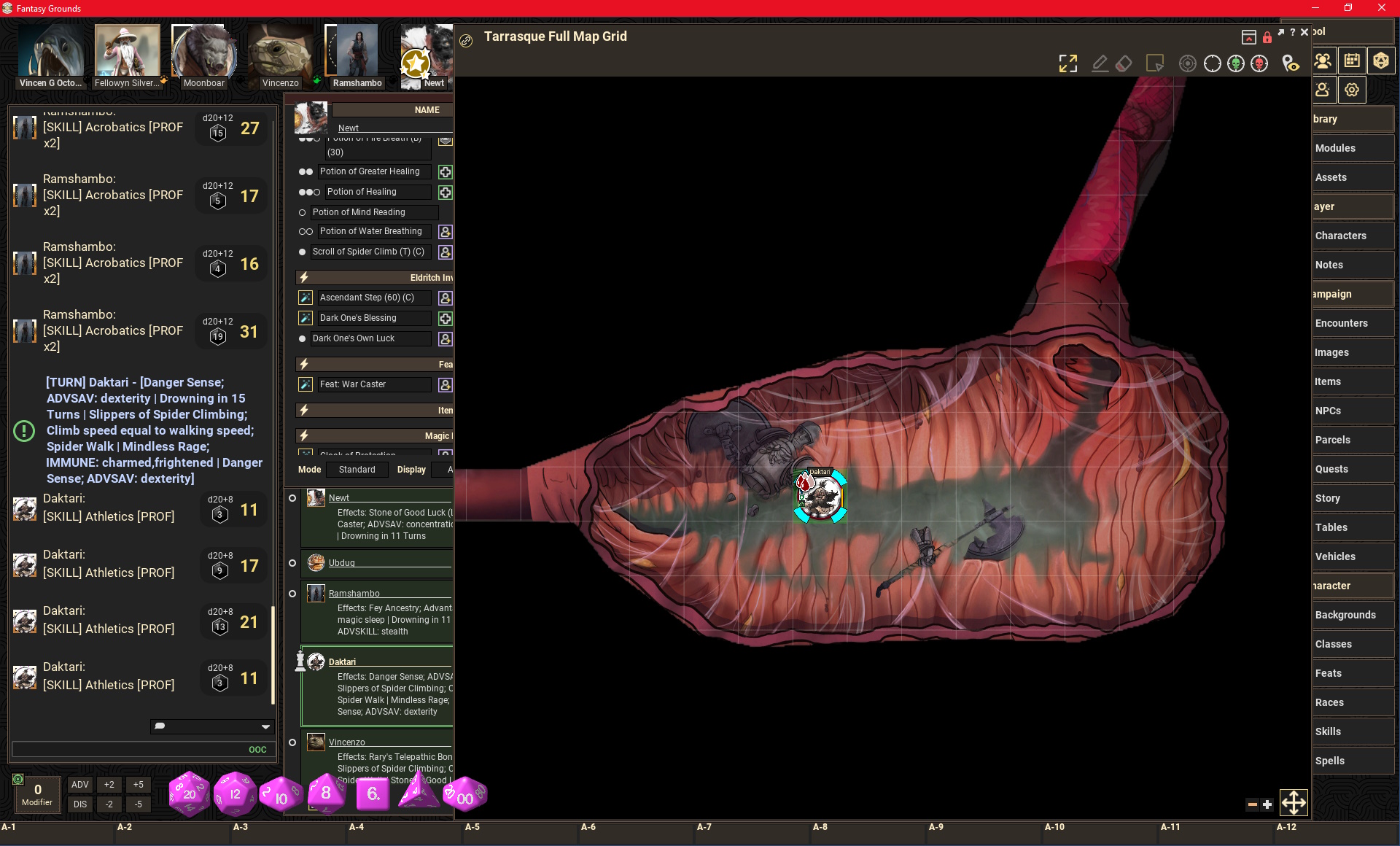
Task: Set mode to Standard
Action: pyautogui.click(x=357, y=470)
